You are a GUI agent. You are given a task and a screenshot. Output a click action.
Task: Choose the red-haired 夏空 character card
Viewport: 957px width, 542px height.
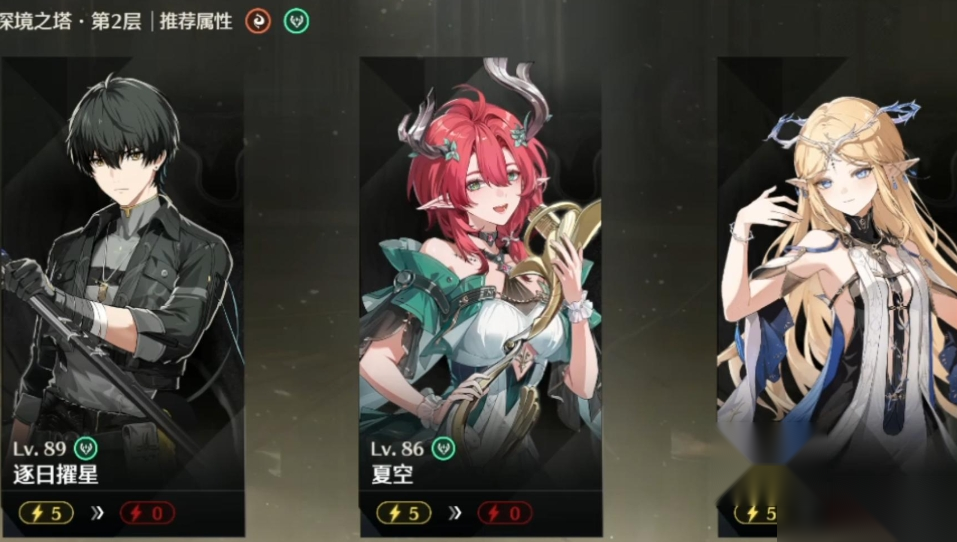click(481, 290)
